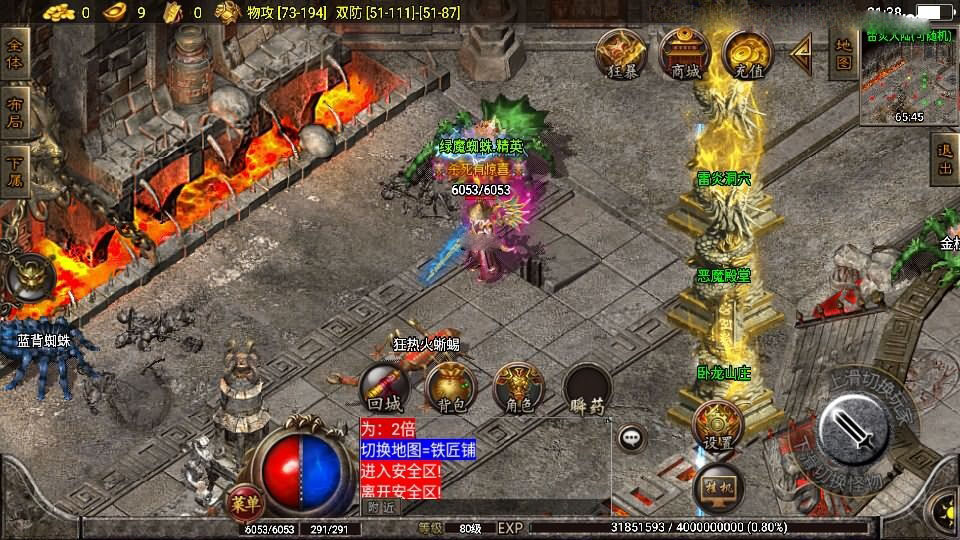Image resolution: width=960 pixels, height=540 pixels.
Task: Open the 菜单 menu button
Action: (x=244, y=500)
